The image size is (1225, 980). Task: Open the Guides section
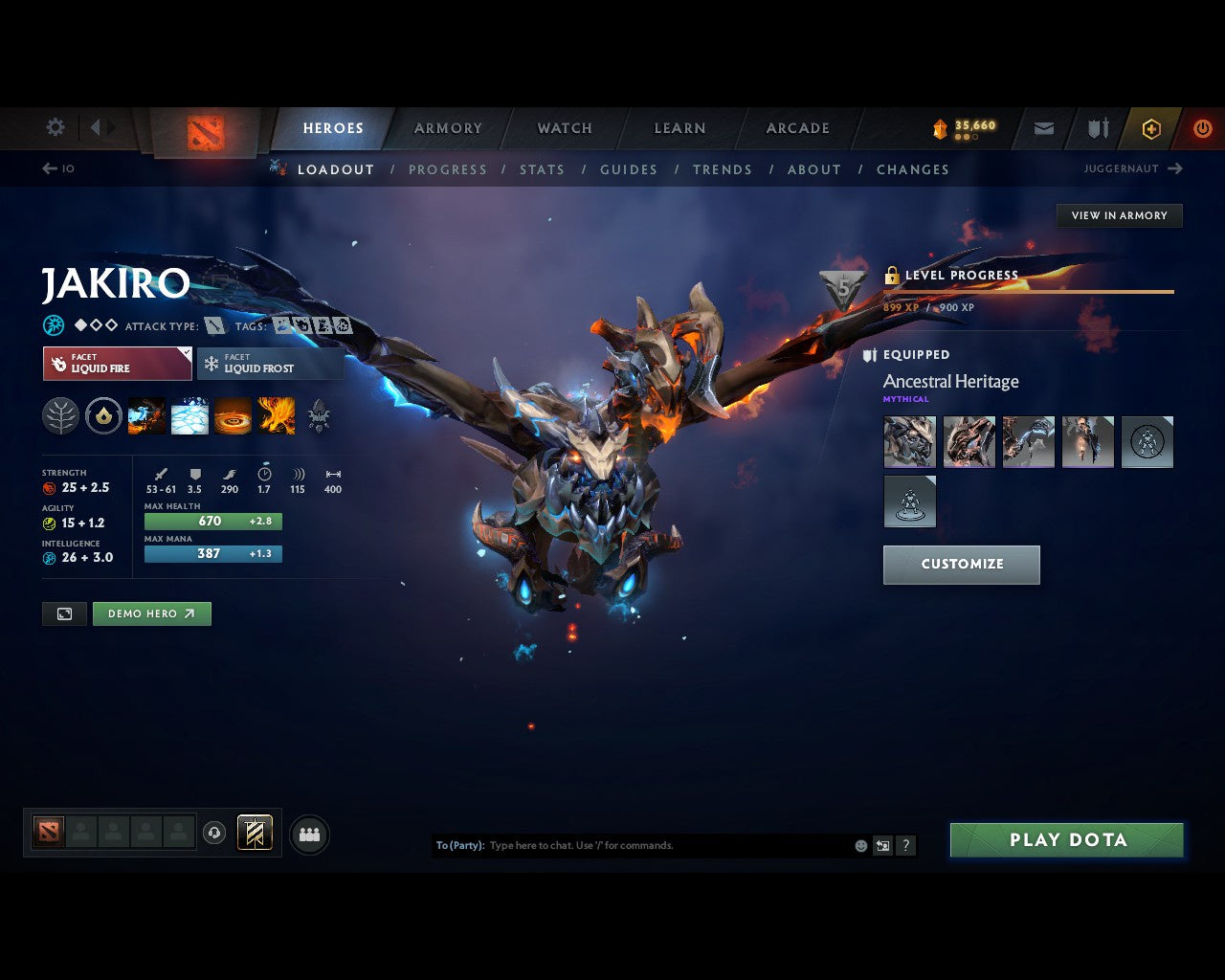click(x=628, y=169)
